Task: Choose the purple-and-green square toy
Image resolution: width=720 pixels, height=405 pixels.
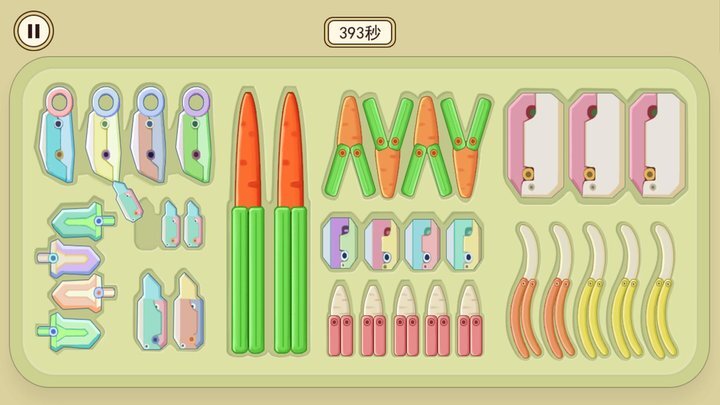Action: (340, 241)
